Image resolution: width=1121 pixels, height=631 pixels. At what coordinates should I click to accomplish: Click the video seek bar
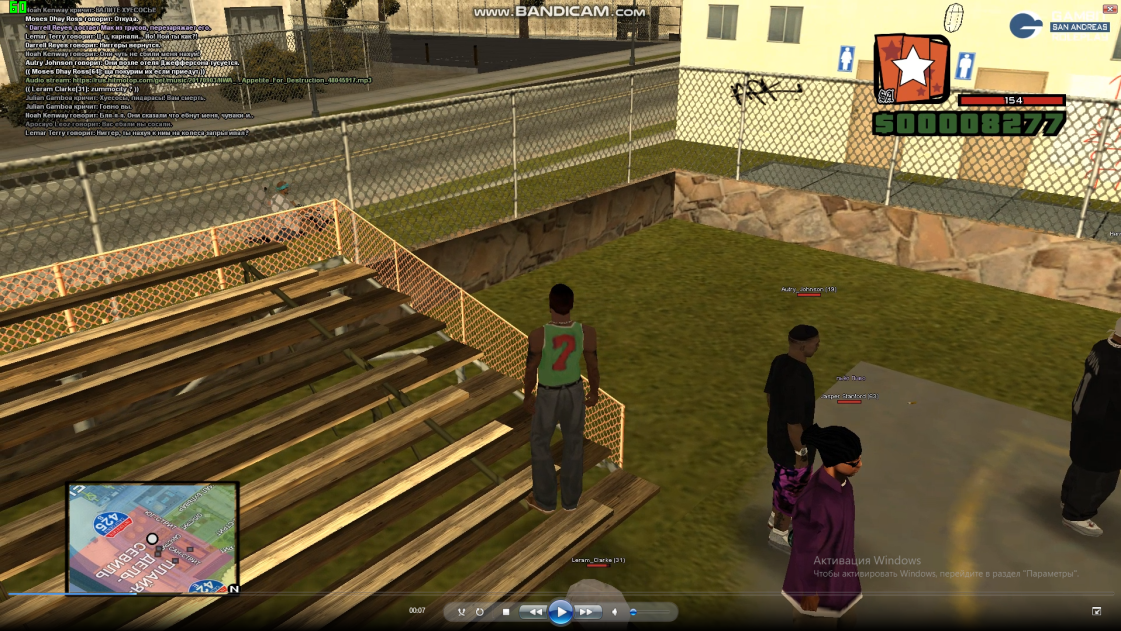pyautogui.click(x=560, y=594)
